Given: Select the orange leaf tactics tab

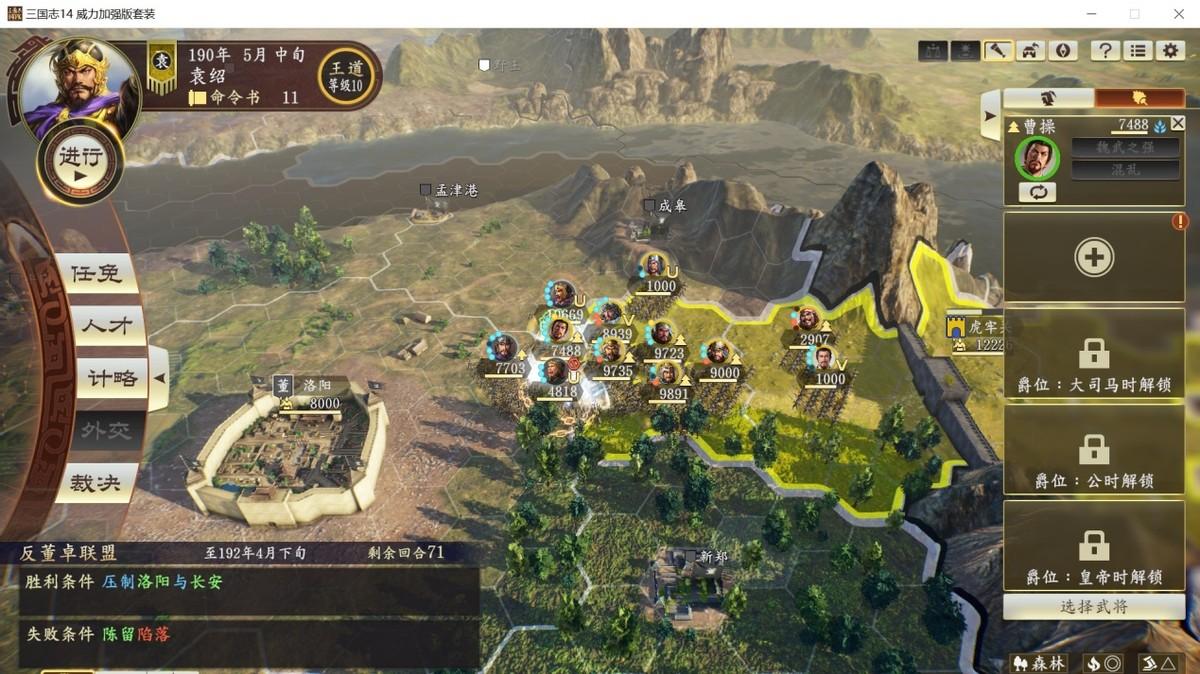Looking at the screenshot, I should tap(1139, 98).
